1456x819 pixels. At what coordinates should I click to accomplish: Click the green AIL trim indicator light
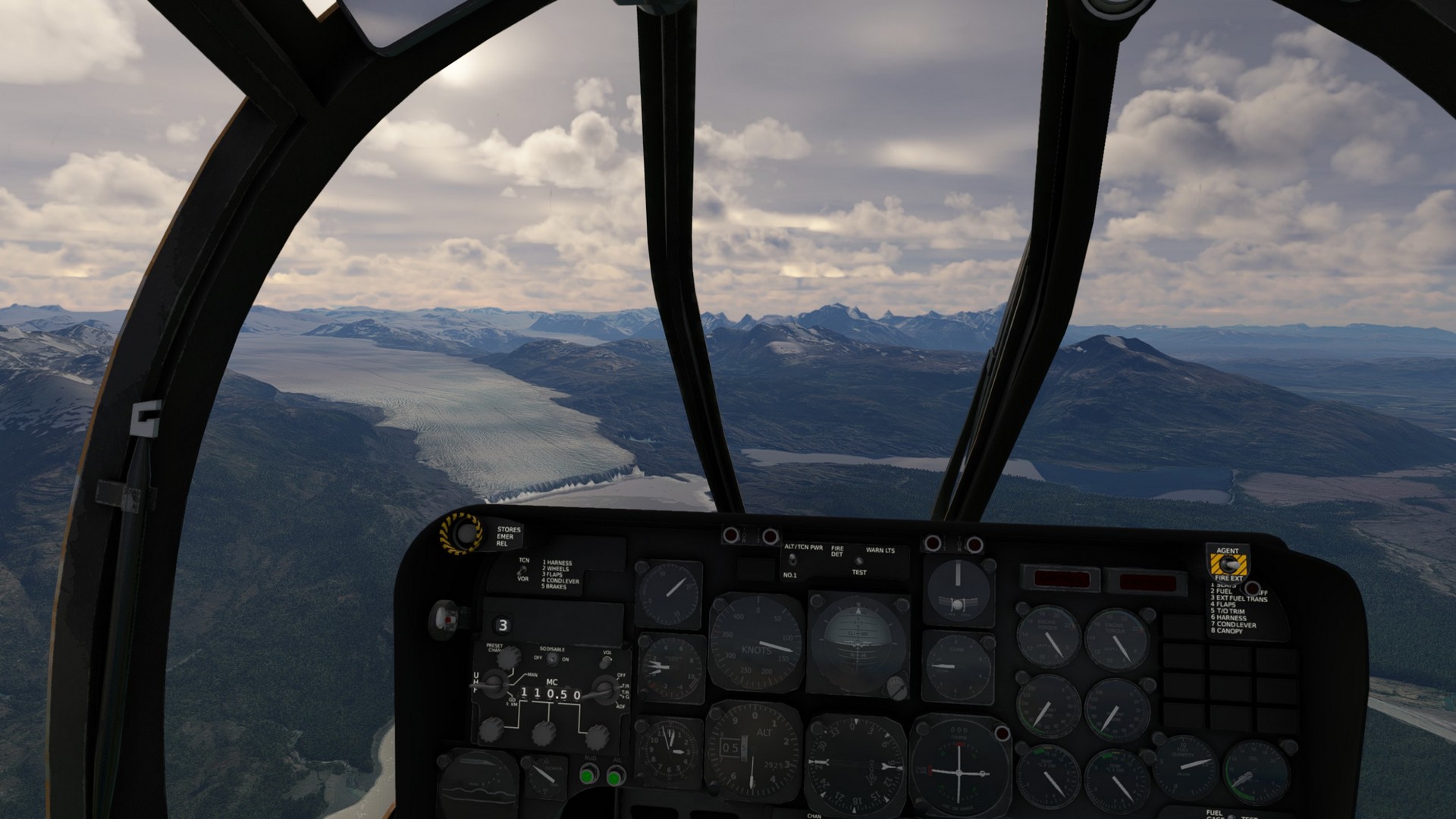click(x=615, y=776)
